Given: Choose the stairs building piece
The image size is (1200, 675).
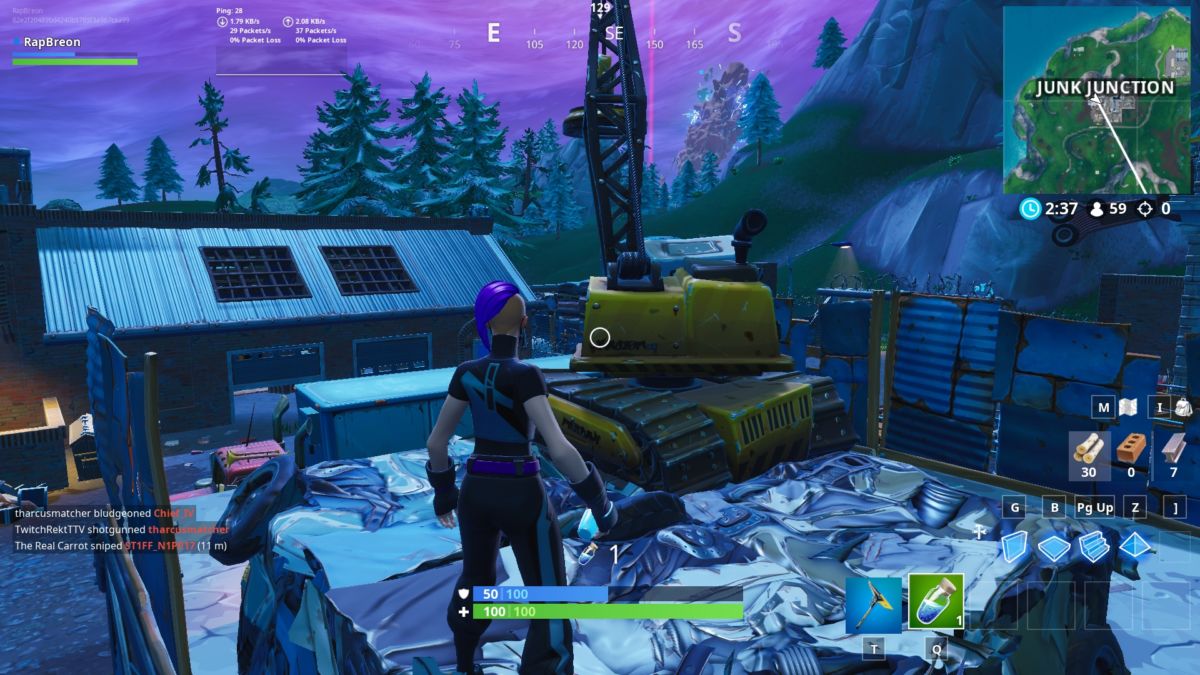Looking at the screenshot, I should tap(1095, 546).
